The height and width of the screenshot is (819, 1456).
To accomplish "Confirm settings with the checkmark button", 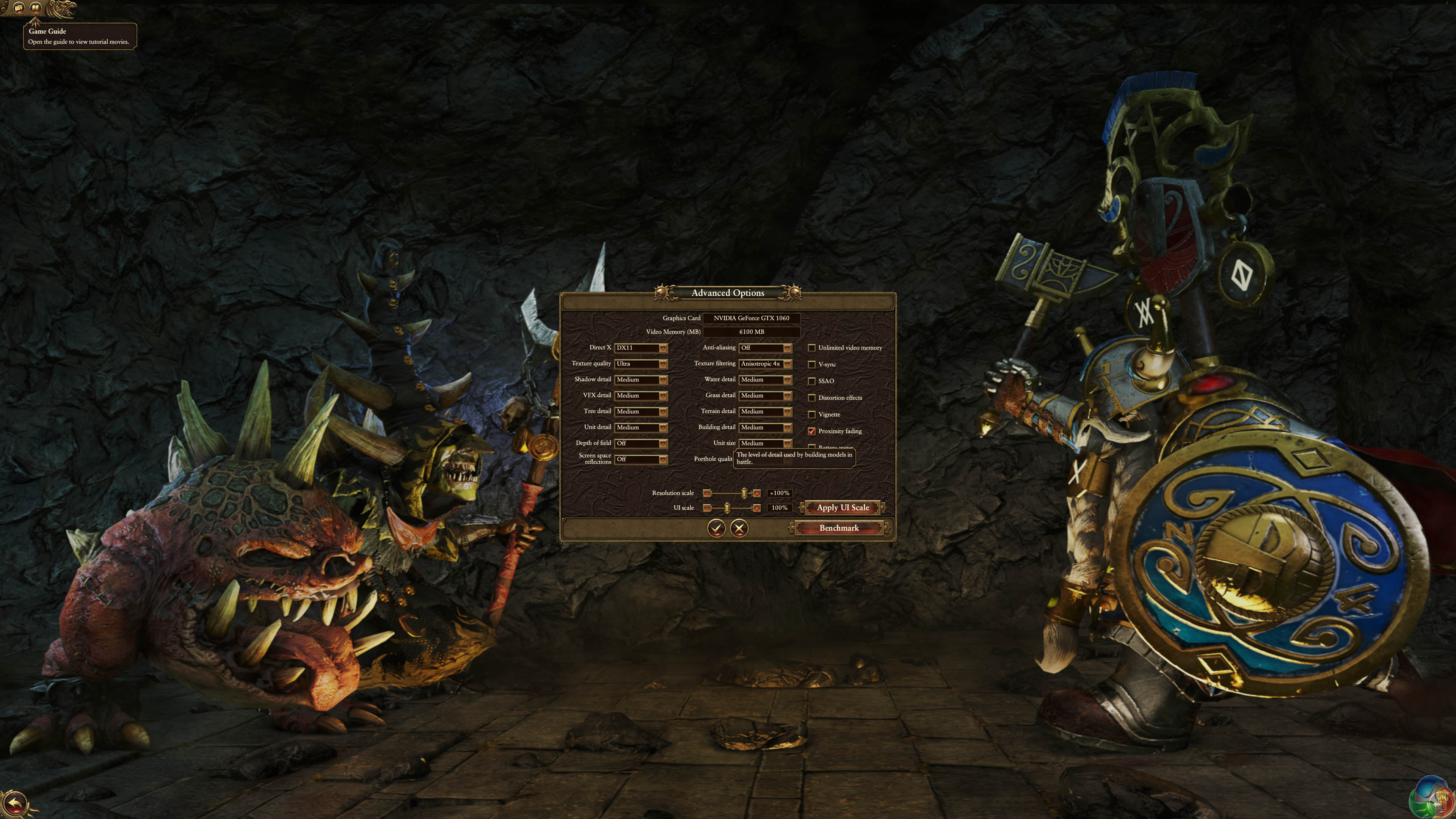I will point(716,529).
